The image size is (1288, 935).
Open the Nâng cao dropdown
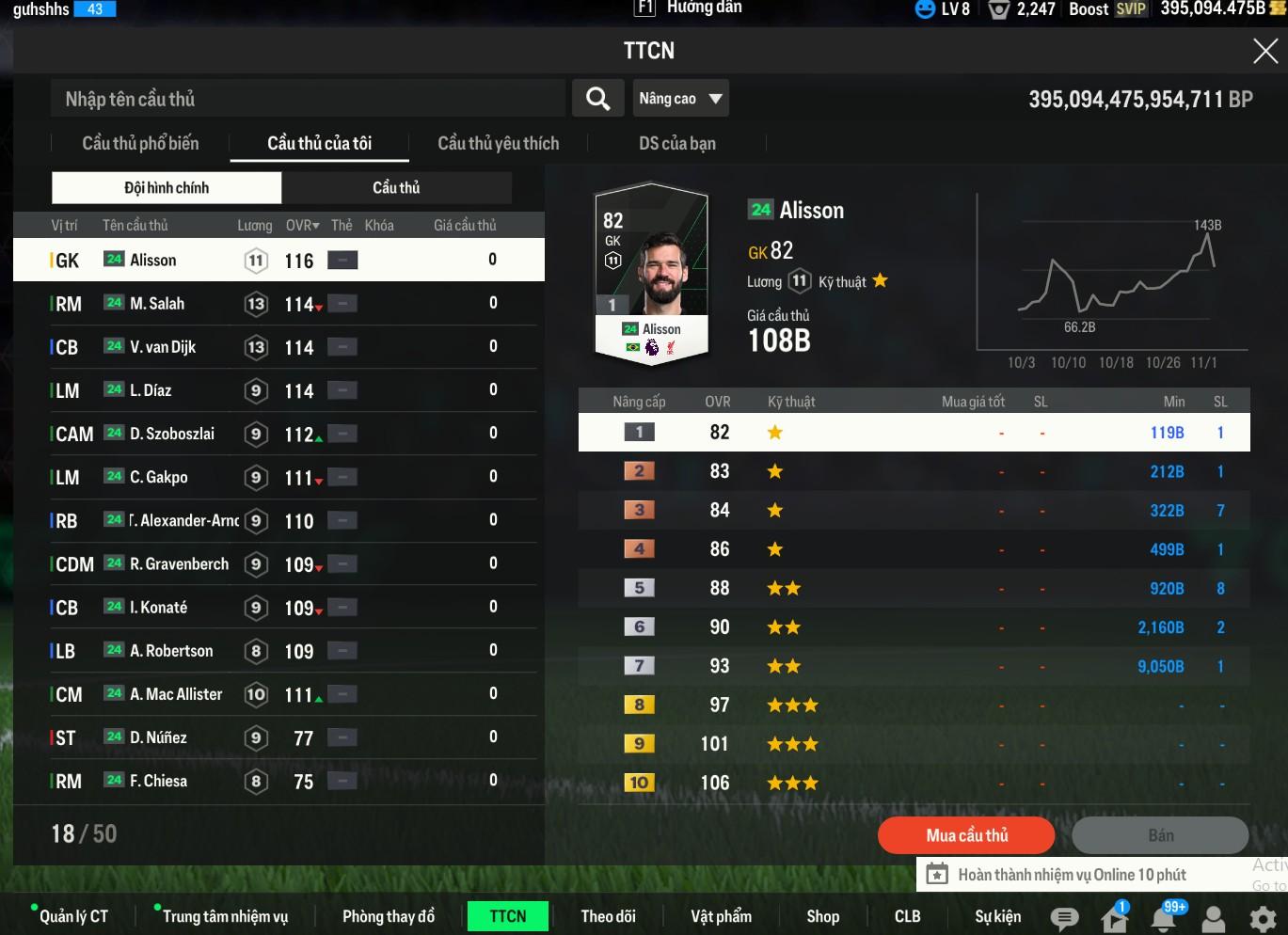pos(680,99)
